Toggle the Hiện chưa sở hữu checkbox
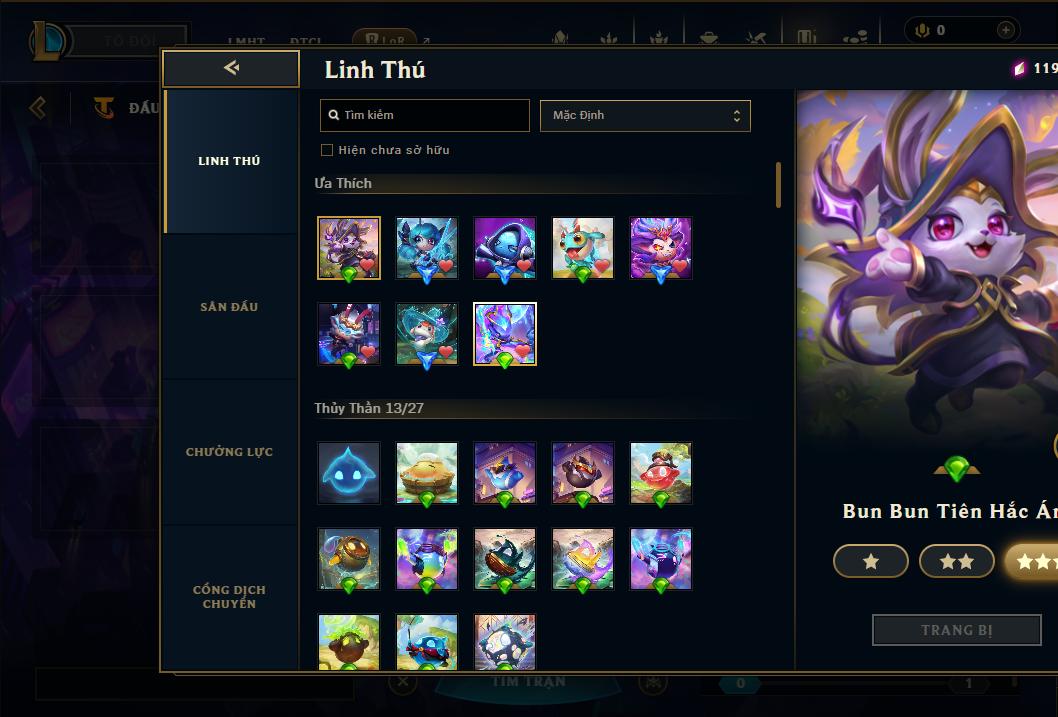 pyautogui.click(x=327, y=150)
